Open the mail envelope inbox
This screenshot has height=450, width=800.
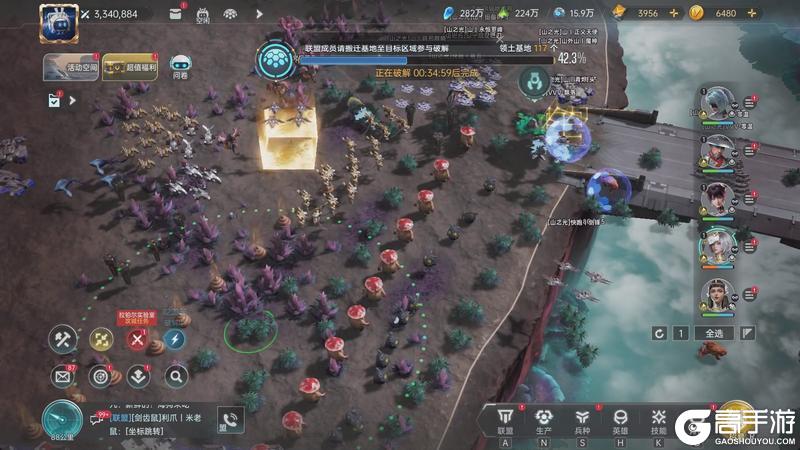(63, 376)
